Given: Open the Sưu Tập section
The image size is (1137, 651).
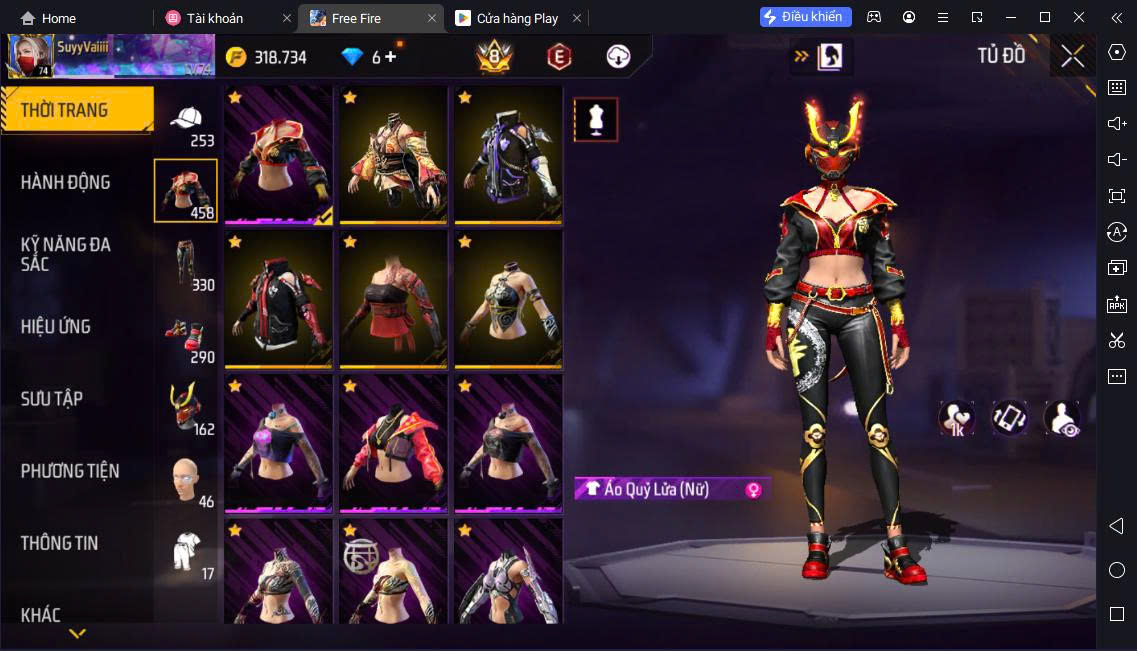Looking at the screenshot, I should click(52, 398).
